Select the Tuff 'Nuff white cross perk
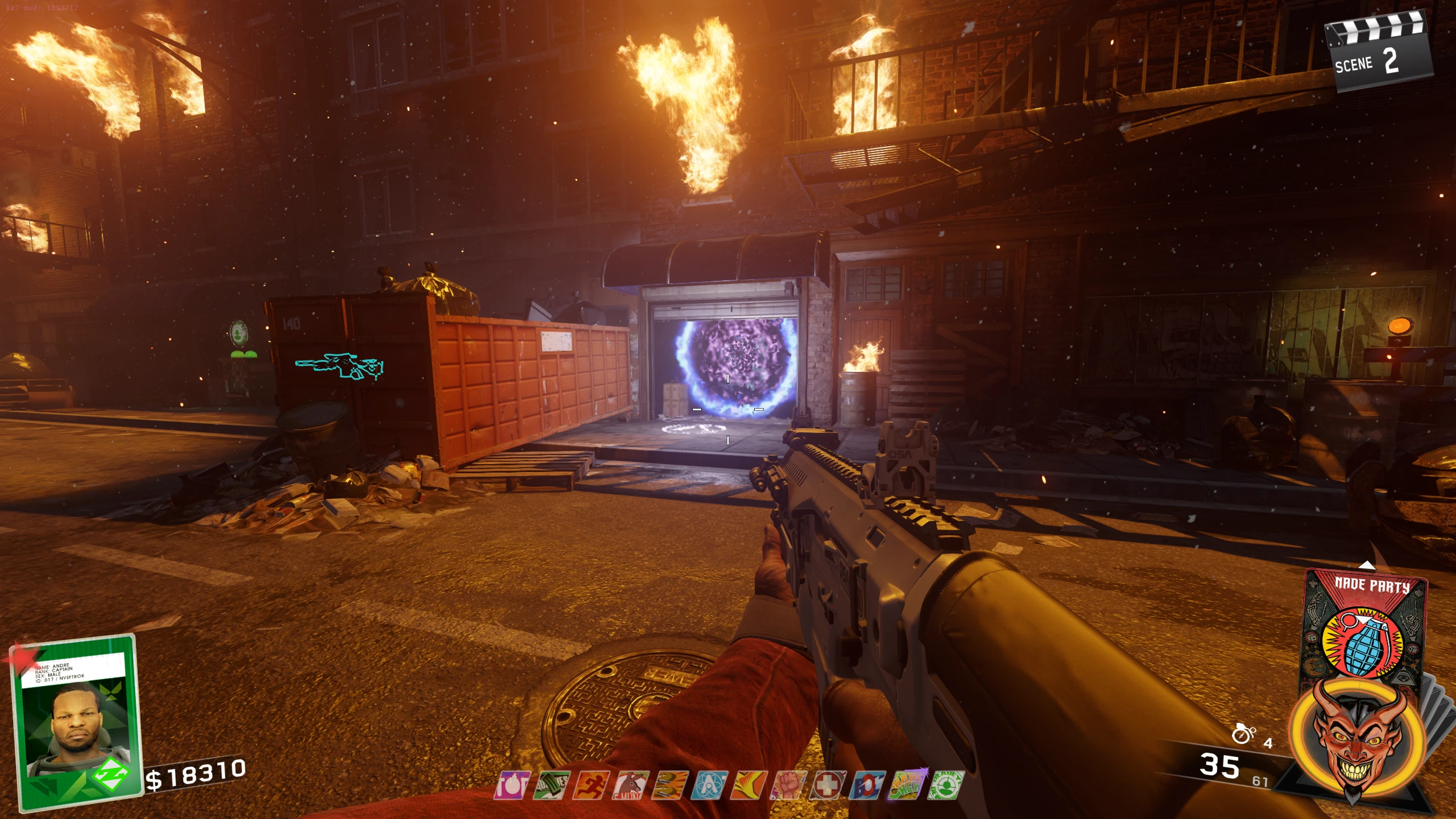Image resolution: width=1456 pixels, height=819 pixels. click(x=828, y=785)
